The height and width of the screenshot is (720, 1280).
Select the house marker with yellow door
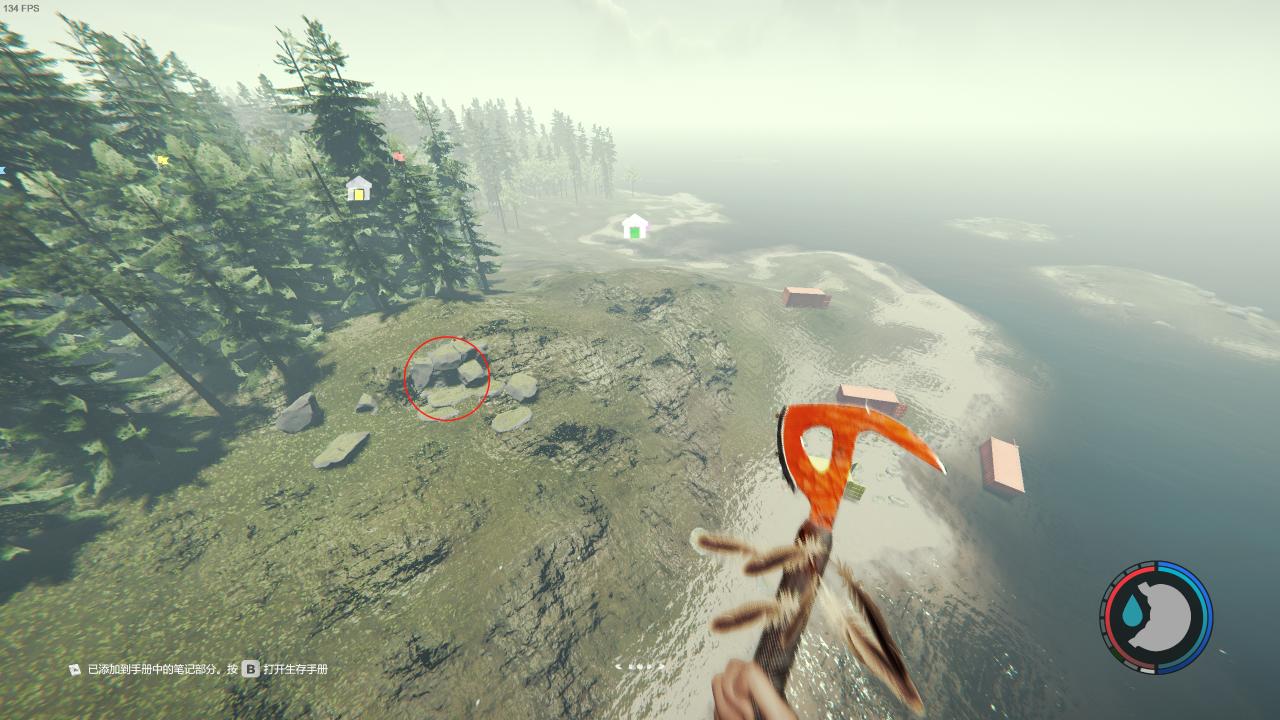pos(358,189)
